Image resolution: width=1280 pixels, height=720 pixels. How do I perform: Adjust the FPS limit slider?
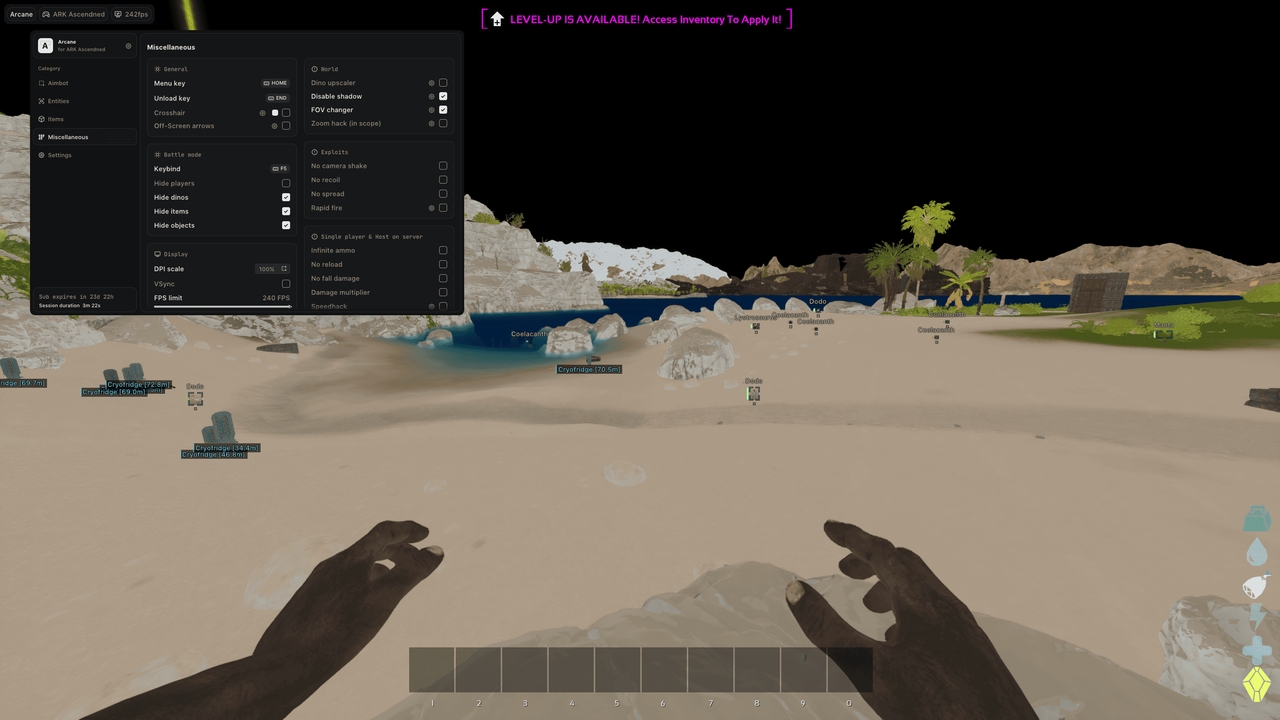point(222,305)
